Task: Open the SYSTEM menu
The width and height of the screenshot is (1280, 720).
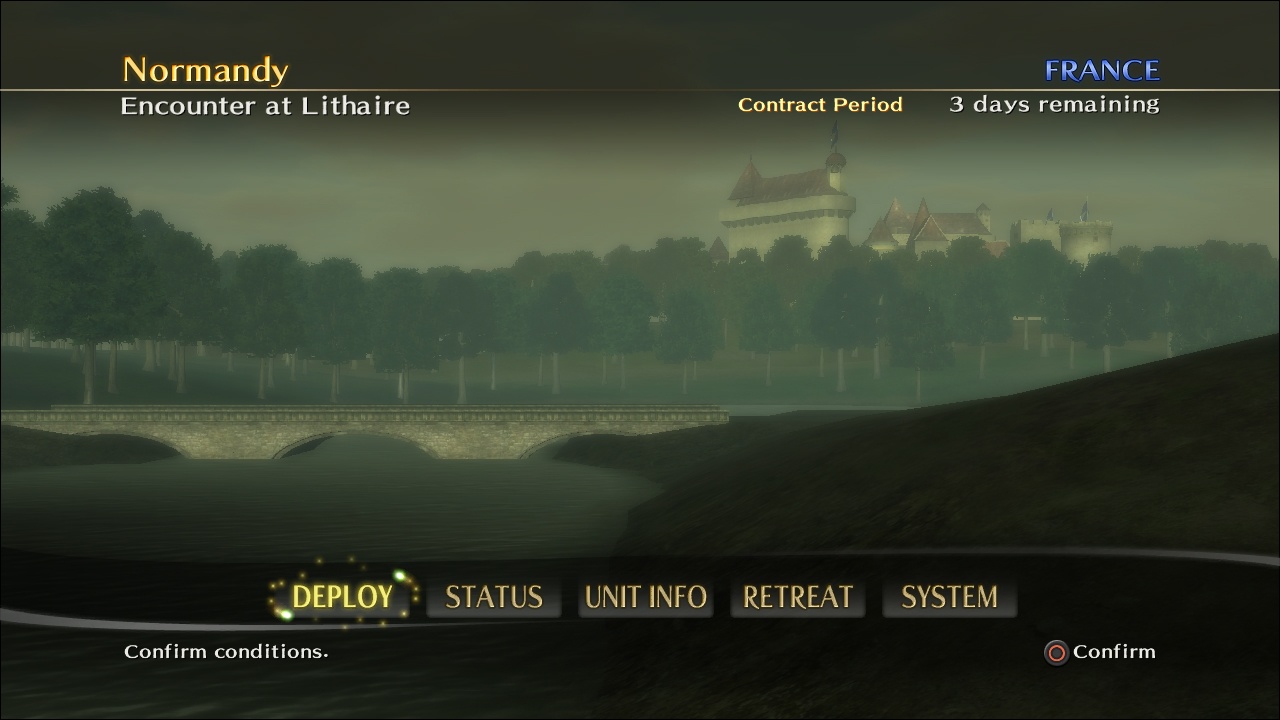Action: pos(948,596)
